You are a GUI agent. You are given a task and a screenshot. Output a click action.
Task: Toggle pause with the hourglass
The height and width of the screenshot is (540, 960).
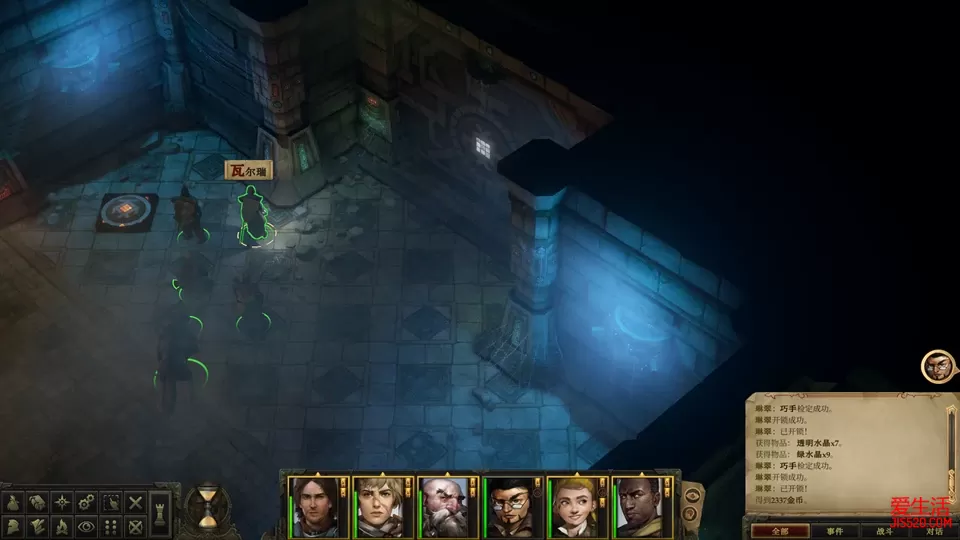point(208,507)
